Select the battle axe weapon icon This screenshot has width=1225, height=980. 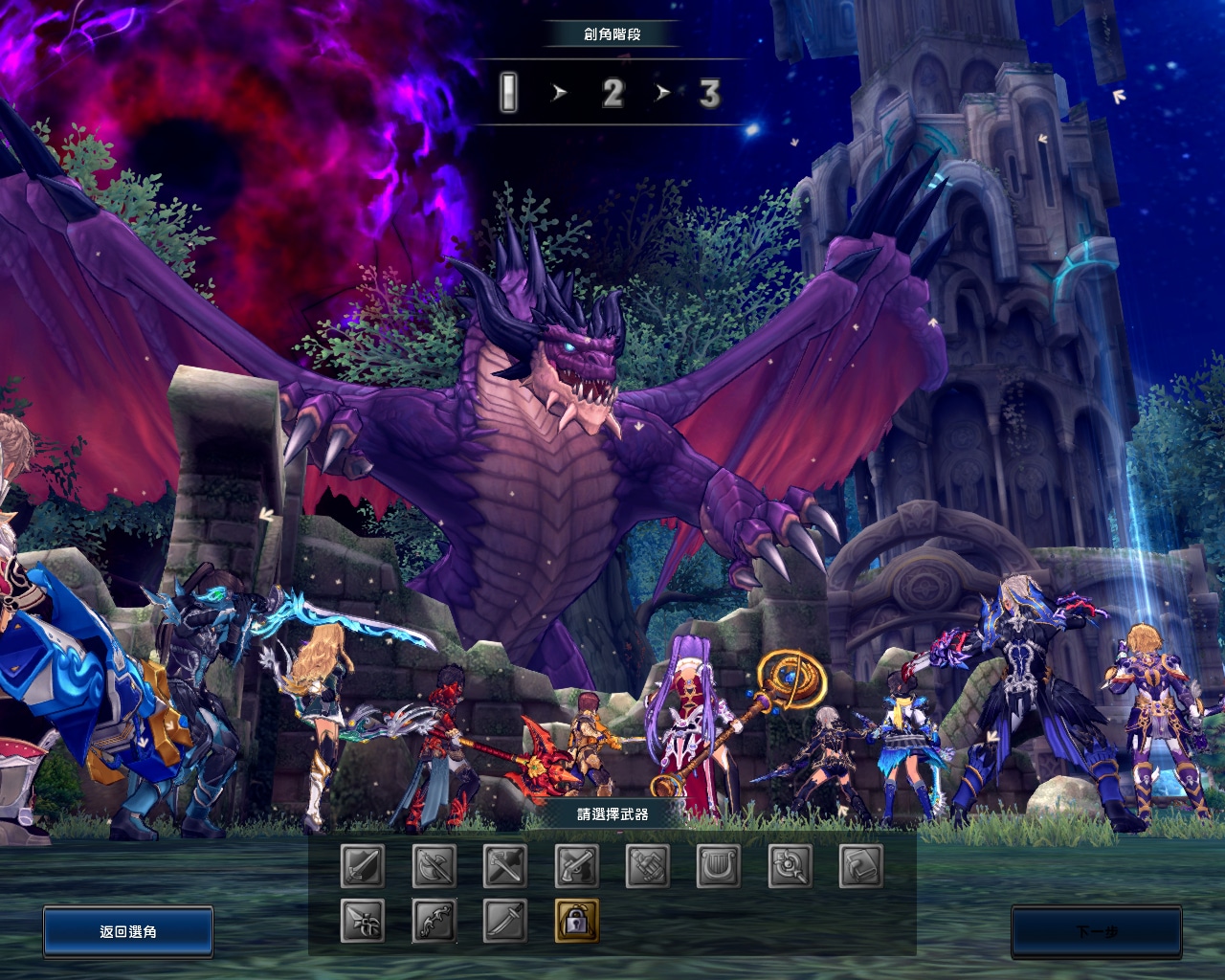(x=434, y=866)
